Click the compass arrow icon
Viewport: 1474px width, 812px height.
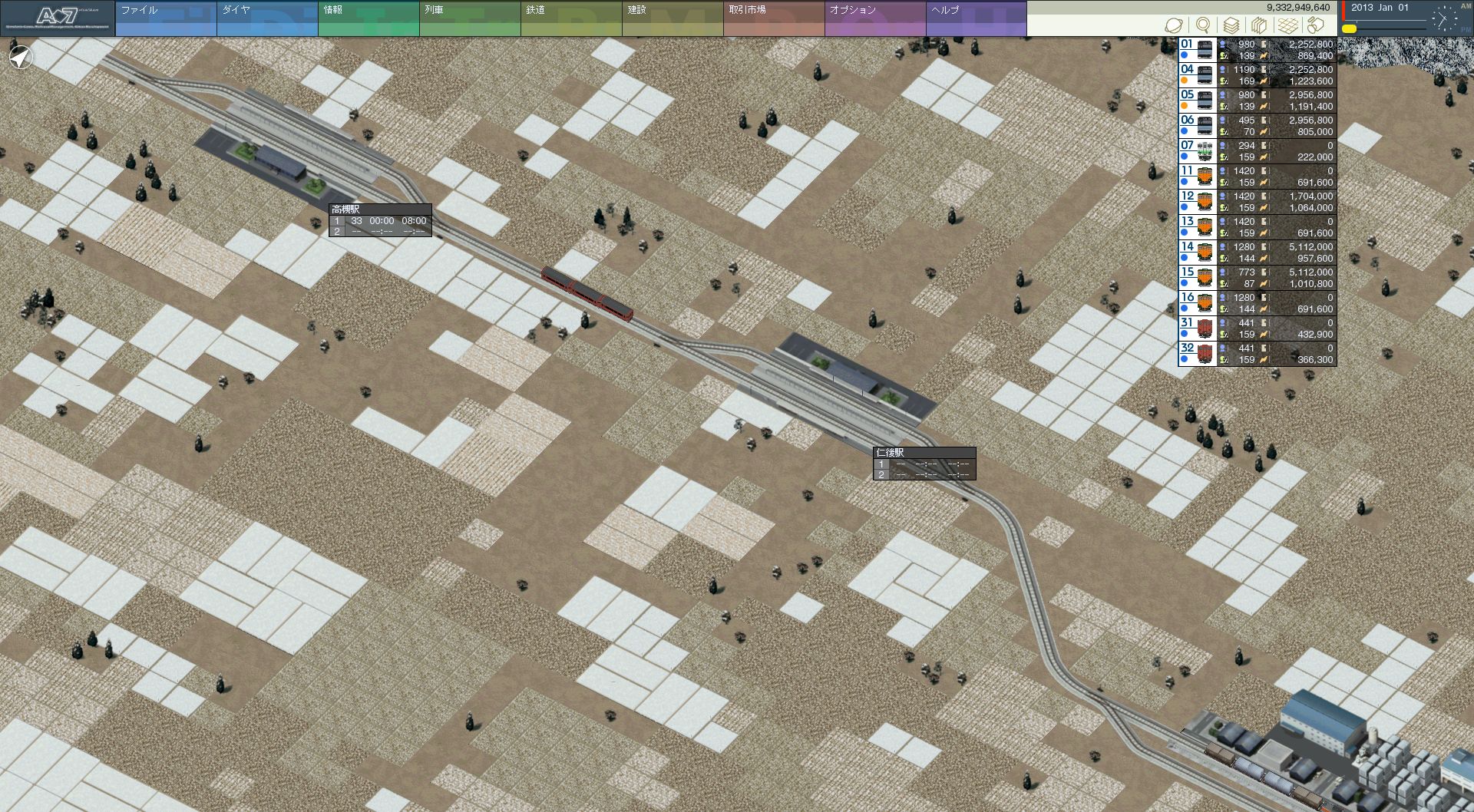point(21,57)
